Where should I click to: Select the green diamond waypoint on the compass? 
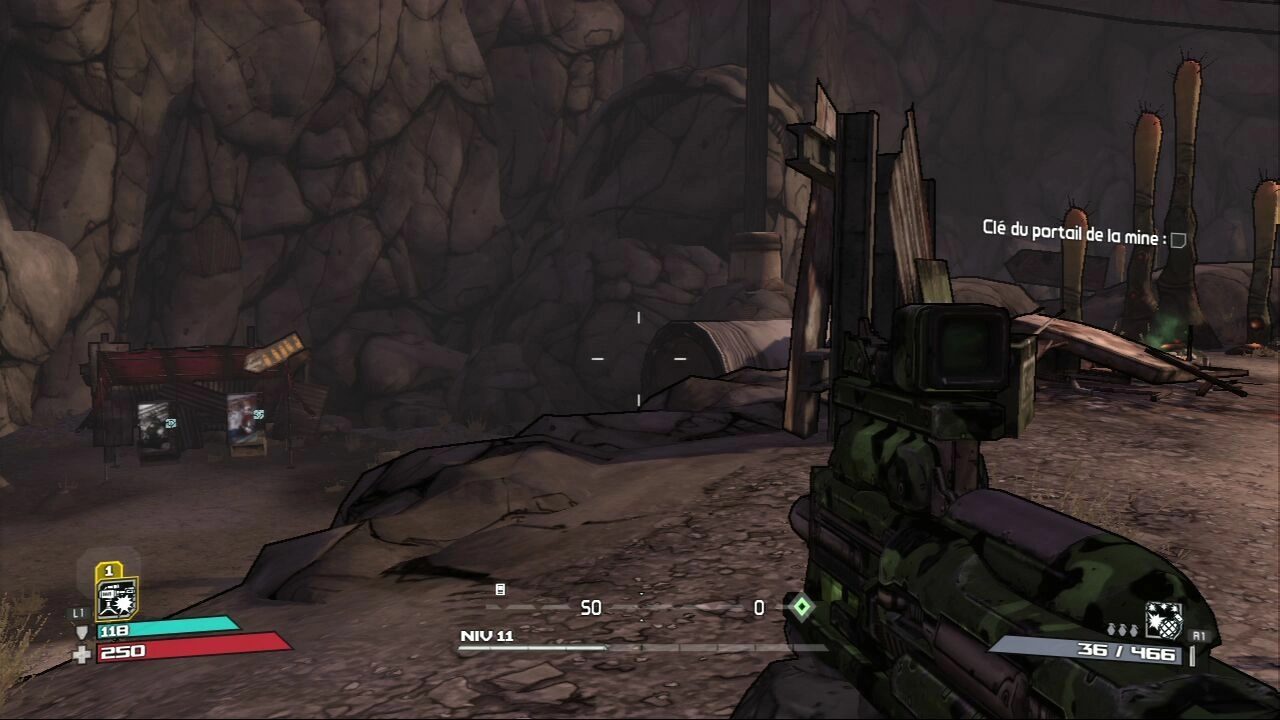799,606
